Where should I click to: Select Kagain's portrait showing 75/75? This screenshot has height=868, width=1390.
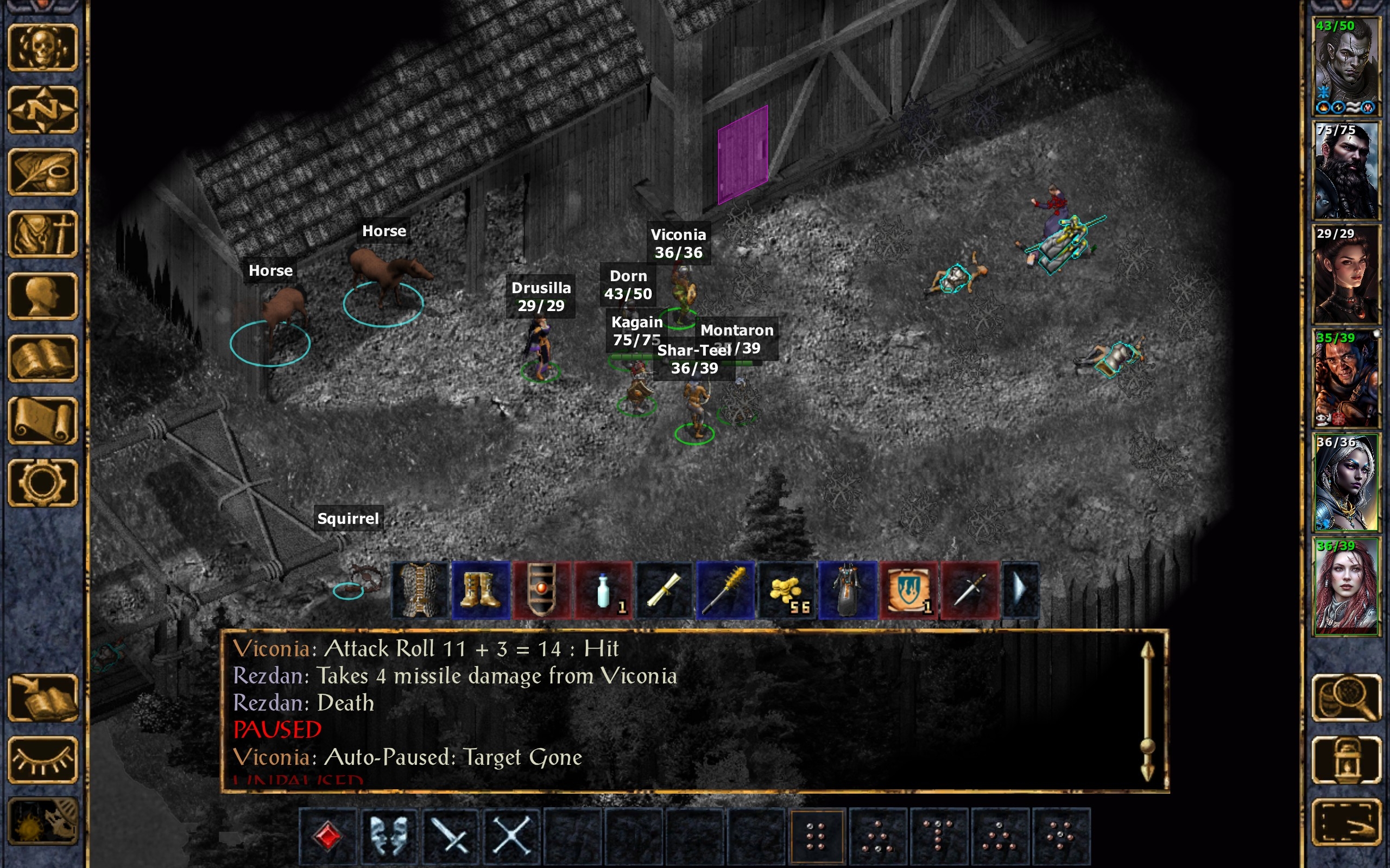coord(1346,170)
